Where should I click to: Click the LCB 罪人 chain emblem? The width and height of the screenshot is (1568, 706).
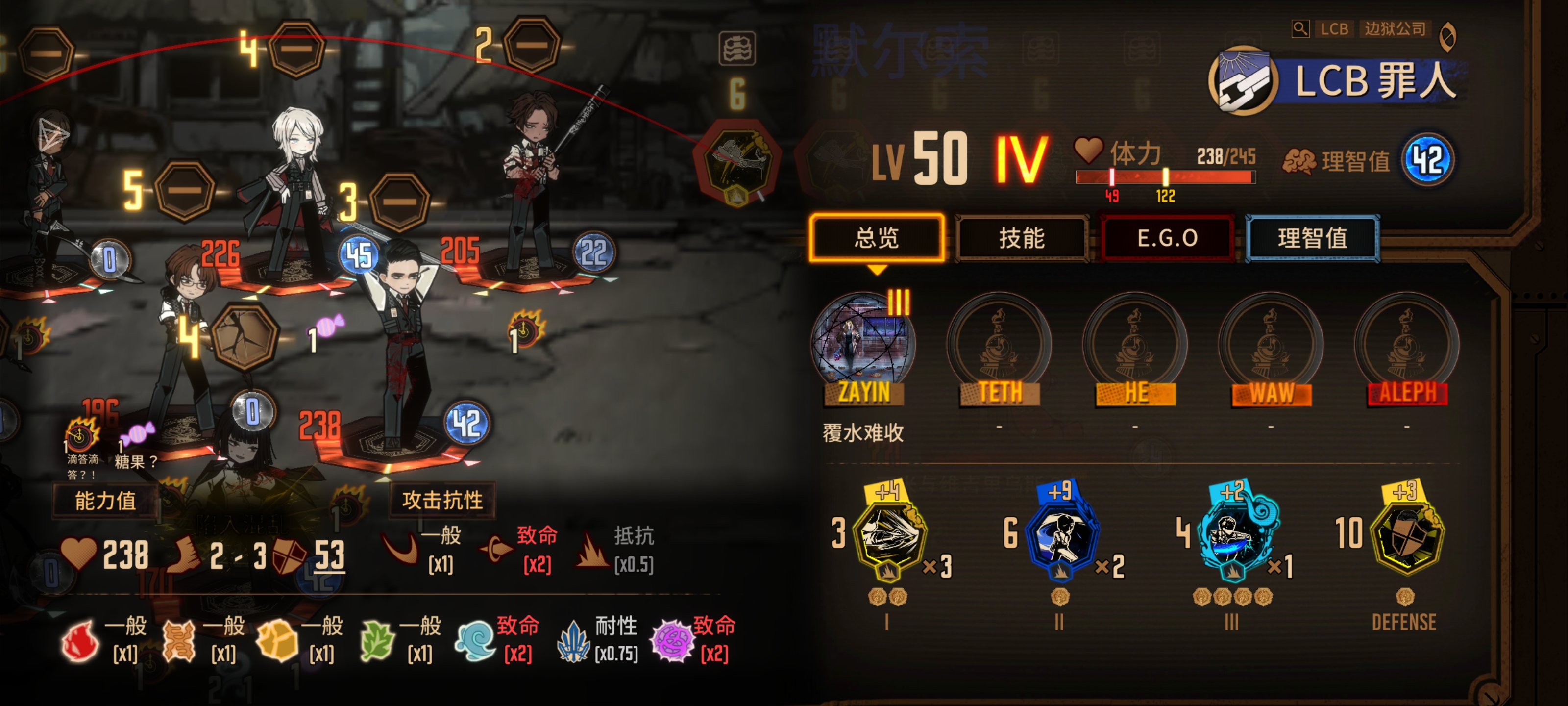[x=1242, y=81]
